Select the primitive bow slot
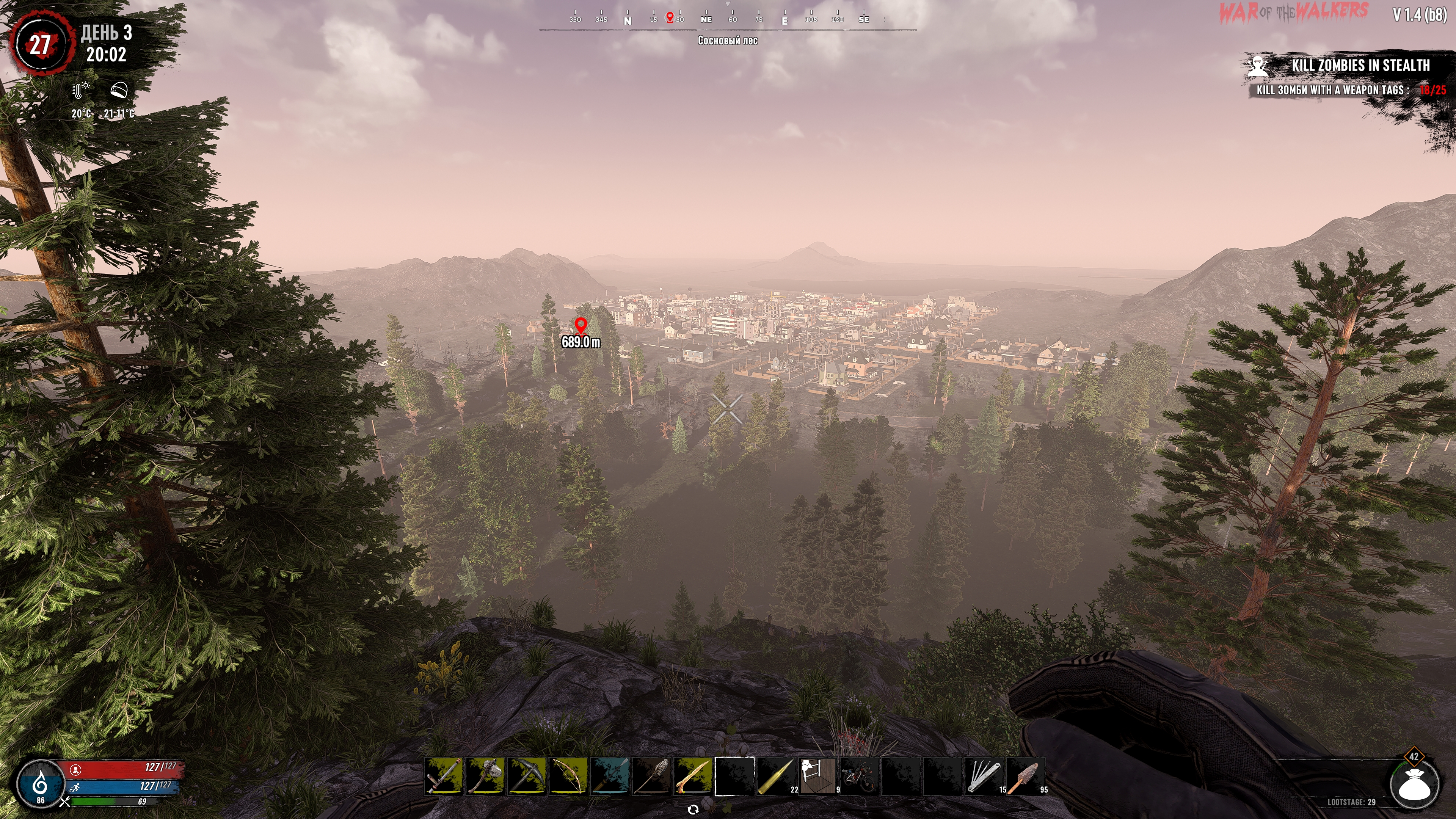 (568, 776)
